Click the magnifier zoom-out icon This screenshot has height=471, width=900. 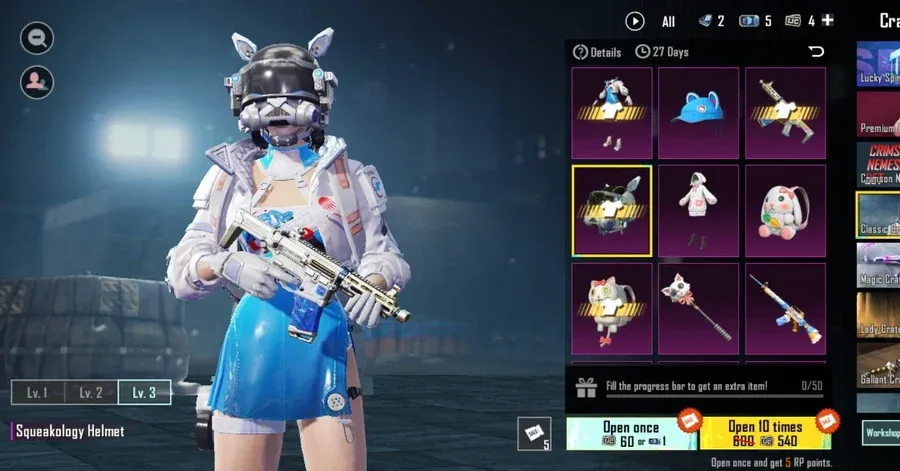coord(37,38)
